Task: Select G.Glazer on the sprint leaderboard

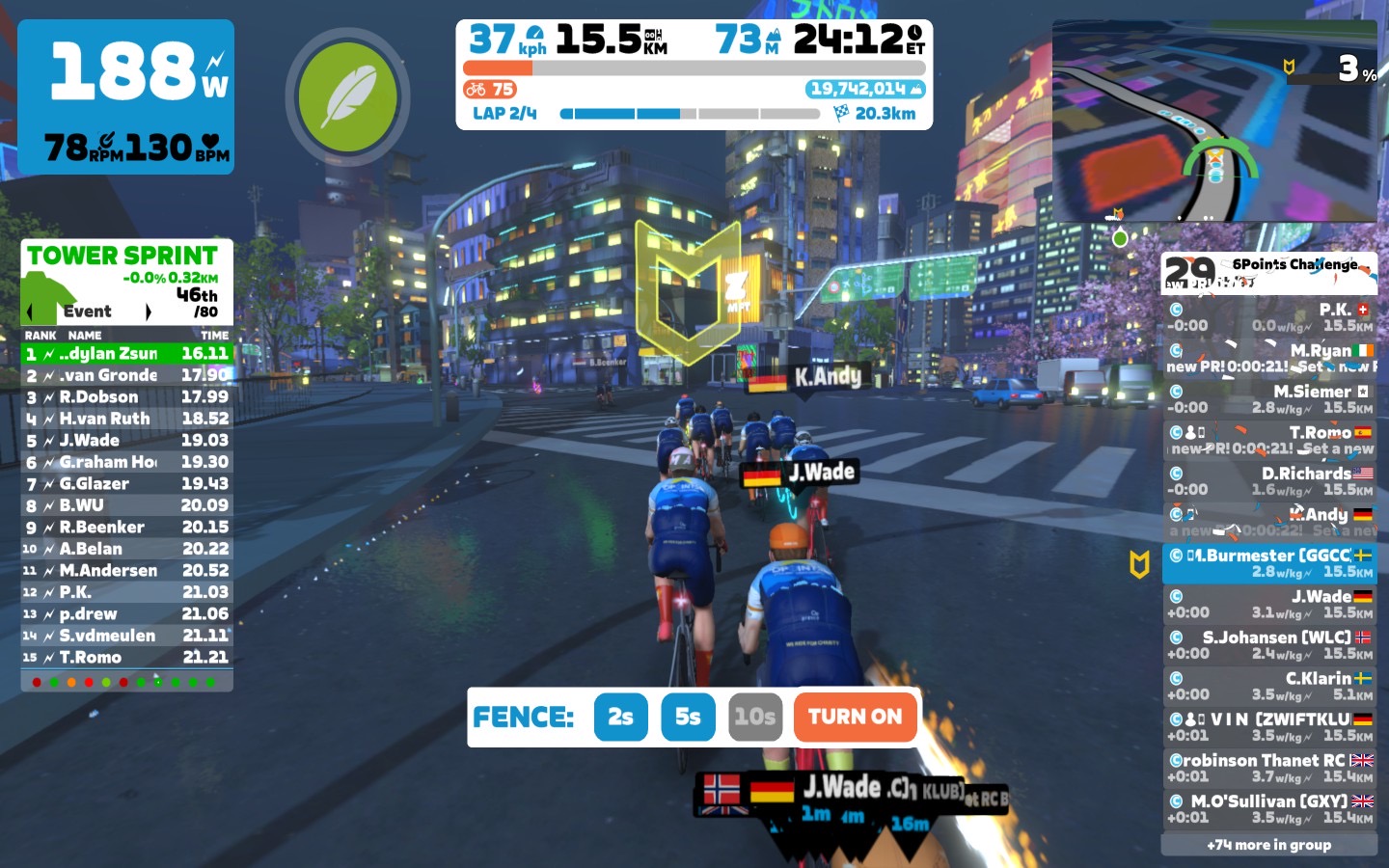Action: (127, 484)
